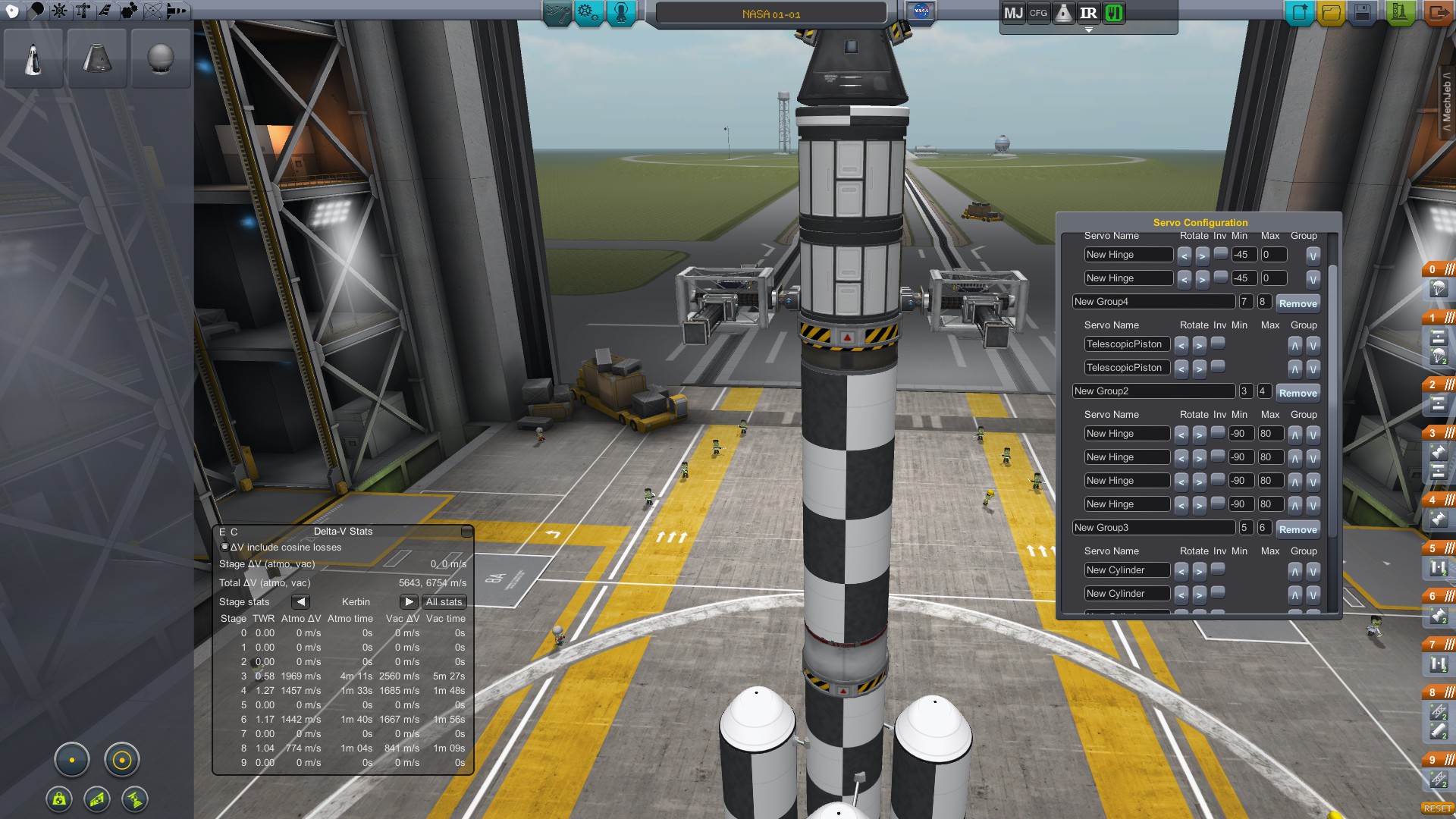Image resolution: width=1456 pixels, height=819 pixels.
Task: Exit the editor via orange exit button
Action: tap(1437, 13)
